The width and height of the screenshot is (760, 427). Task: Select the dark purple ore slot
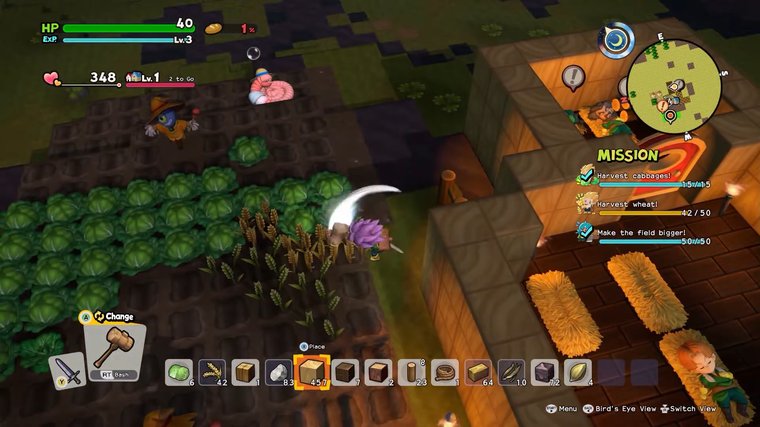click(x=545, y=373)
